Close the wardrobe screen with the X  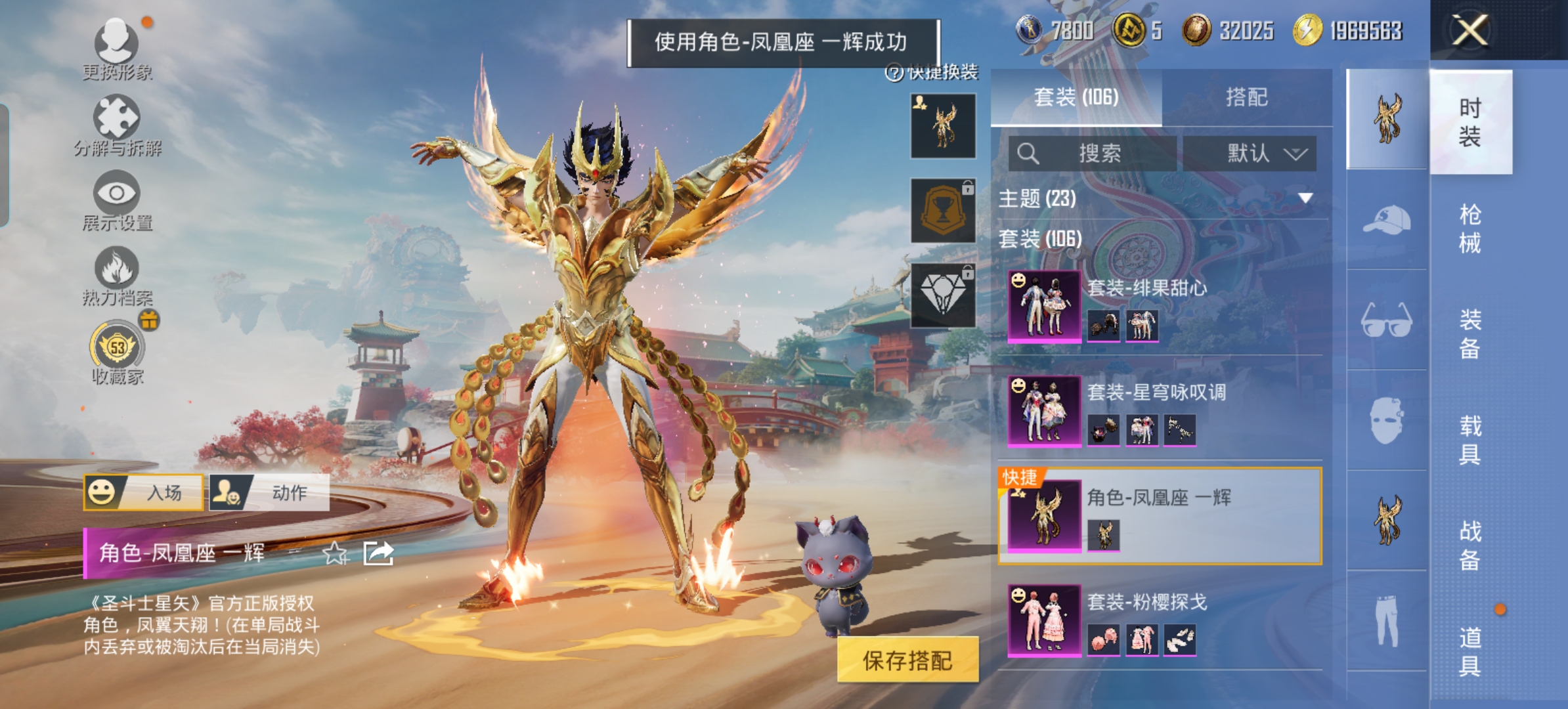coord(1470,30)
